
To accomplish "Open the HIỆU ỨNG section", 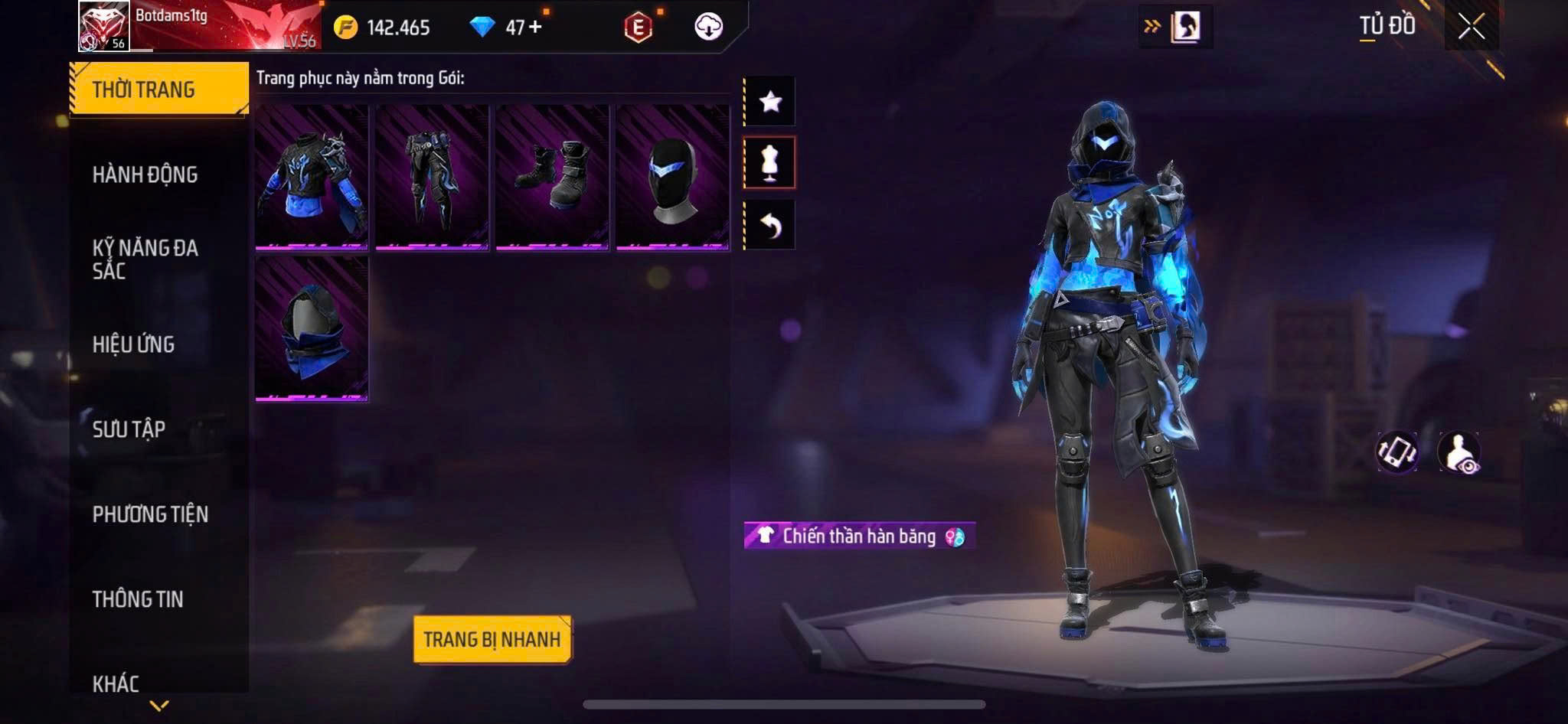I will pos(134,344).
